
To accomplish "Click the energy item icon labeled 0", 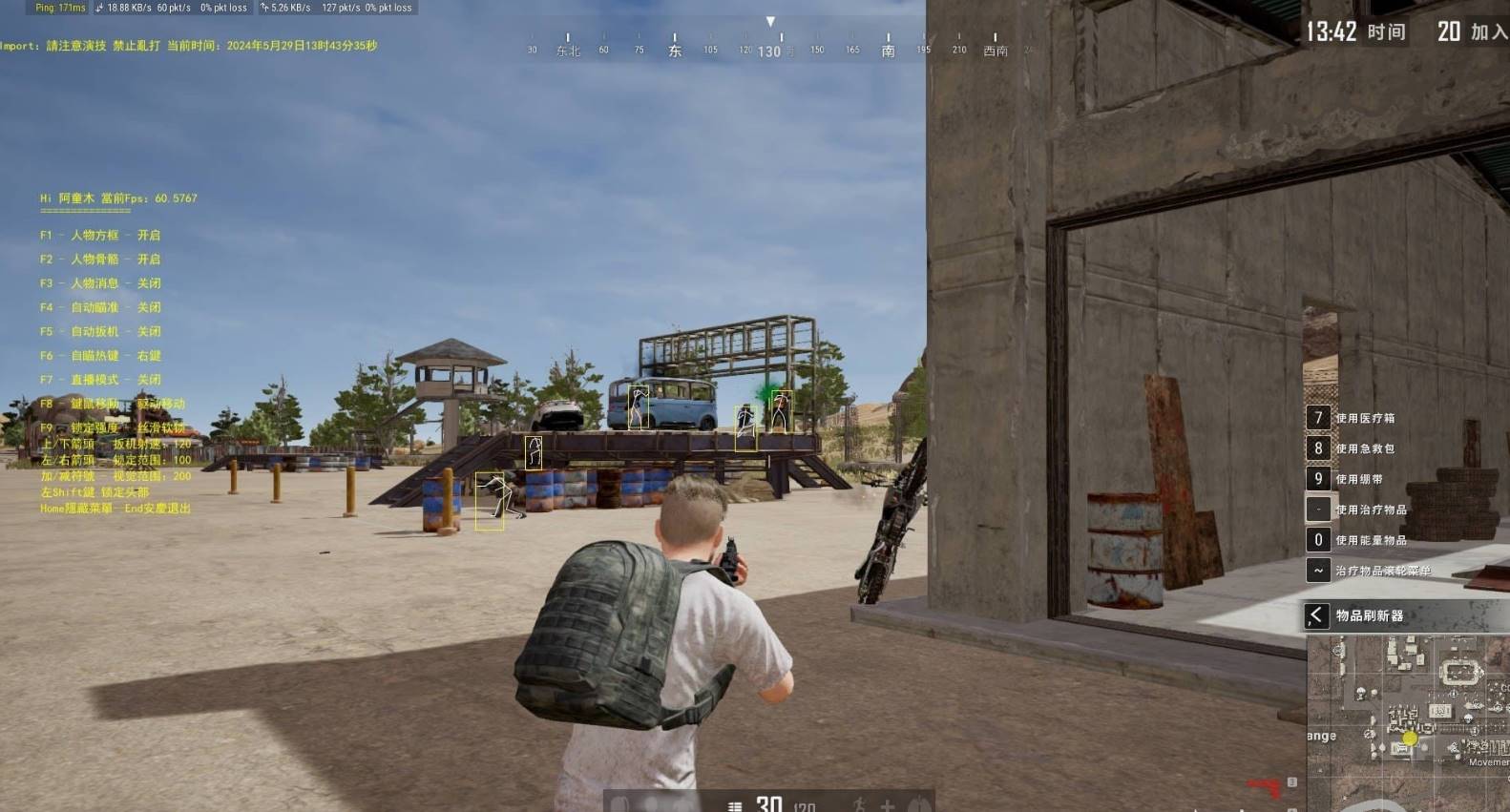I will coord(1318,539).
